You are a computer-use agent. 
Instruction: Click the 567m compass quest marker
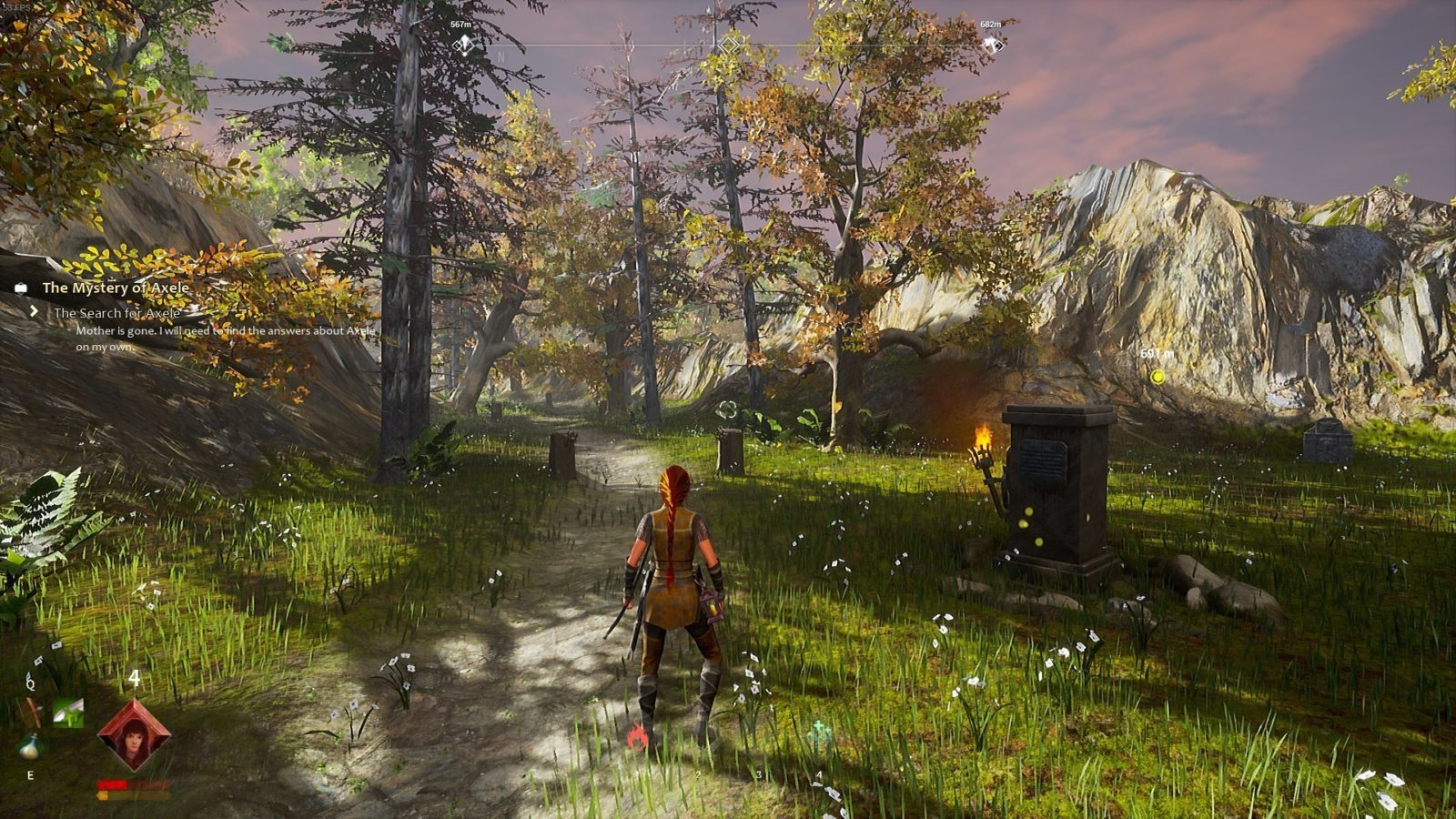coord(463,44)
